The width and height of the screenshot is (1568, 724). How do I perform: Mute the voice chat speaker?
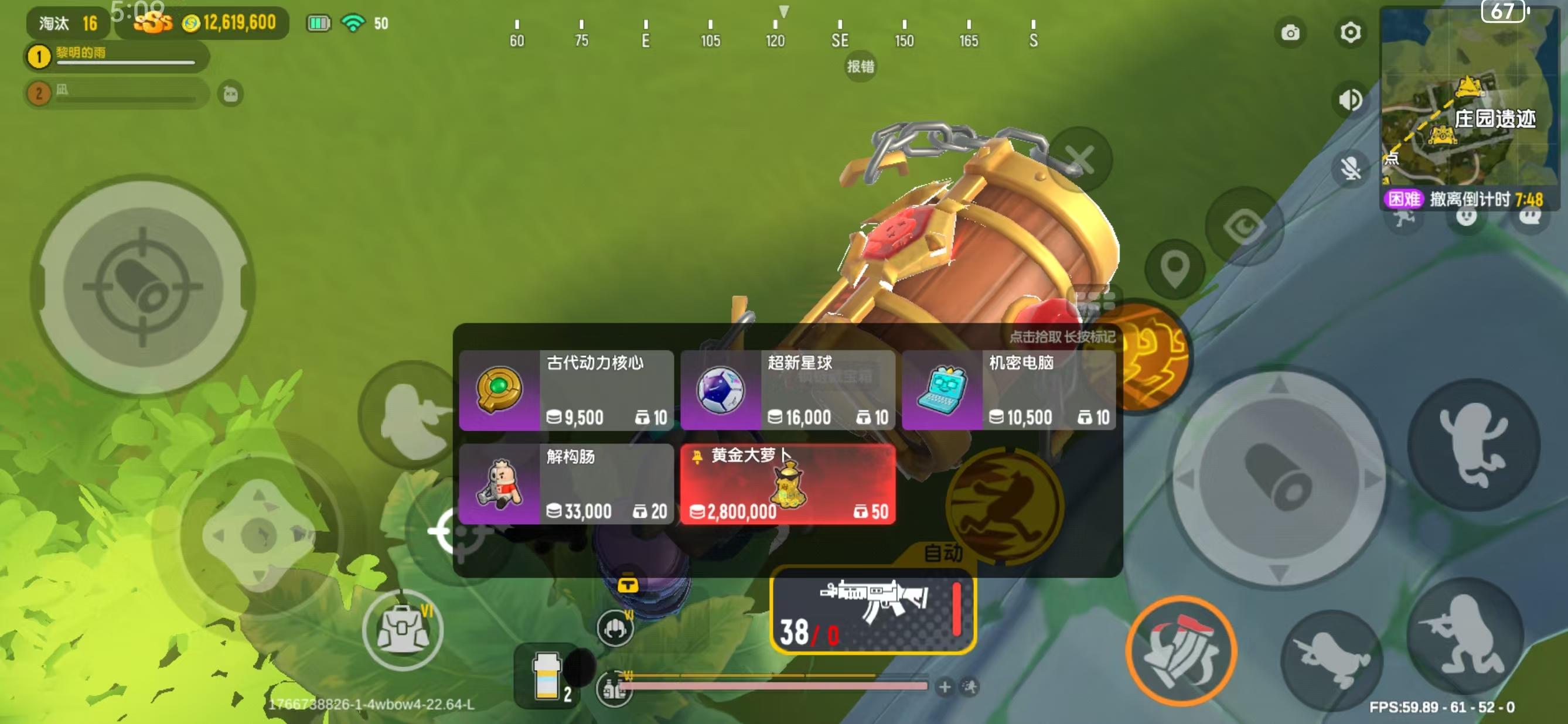tap(1350, 100)
